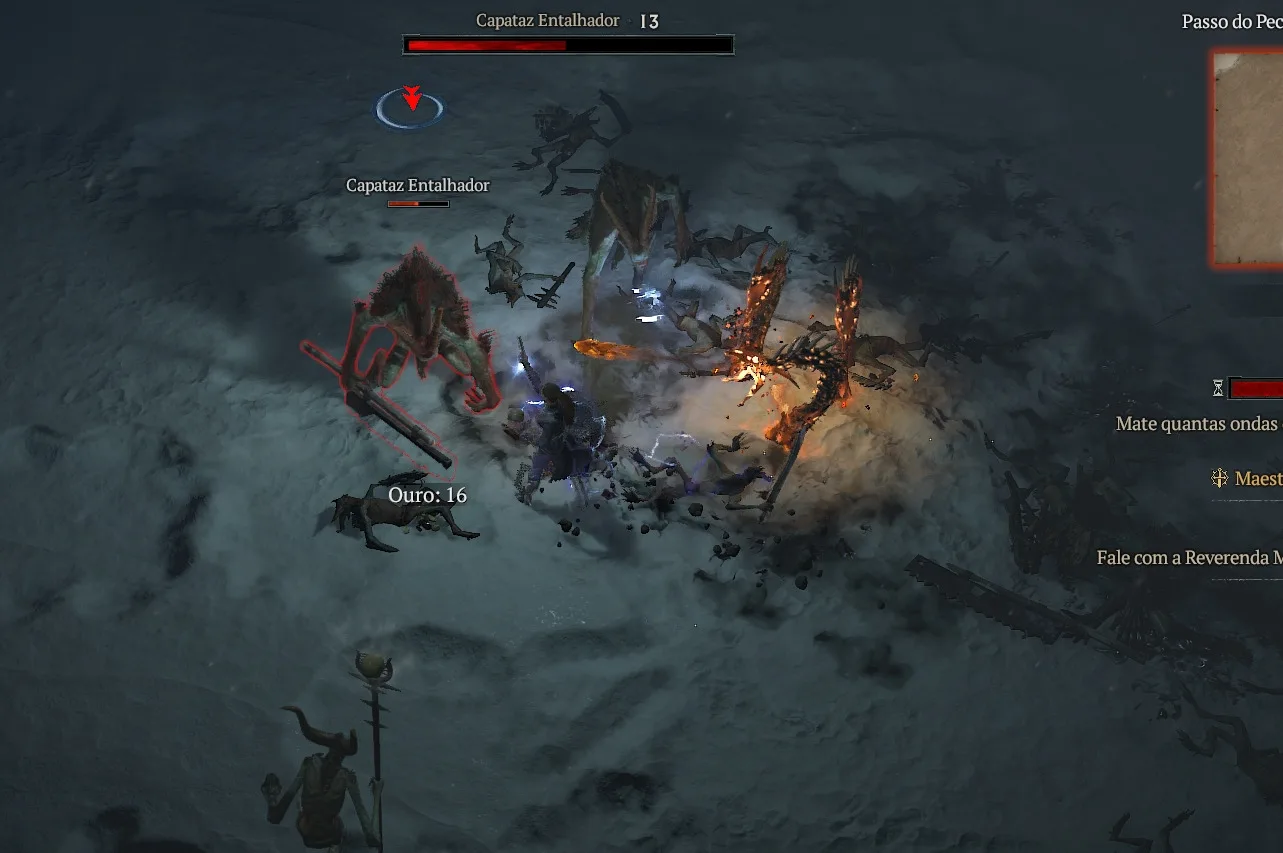The width and height of the screenshot is (1283, 853).
Task: Select the "Fale com a Reverenda" objective
Action: tap(1189, 558)
